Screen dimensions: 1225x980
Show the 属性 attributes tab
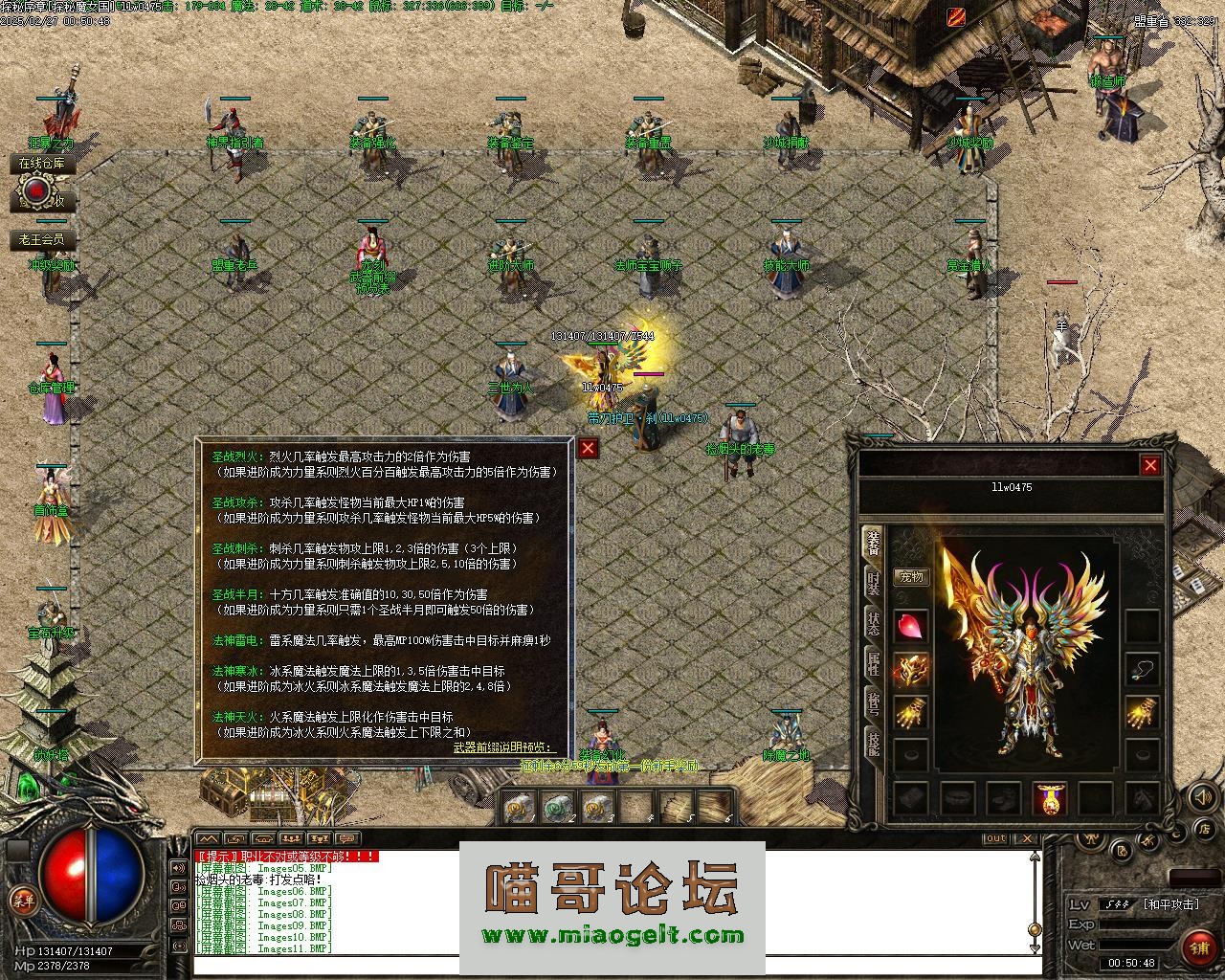pos(873,662)
